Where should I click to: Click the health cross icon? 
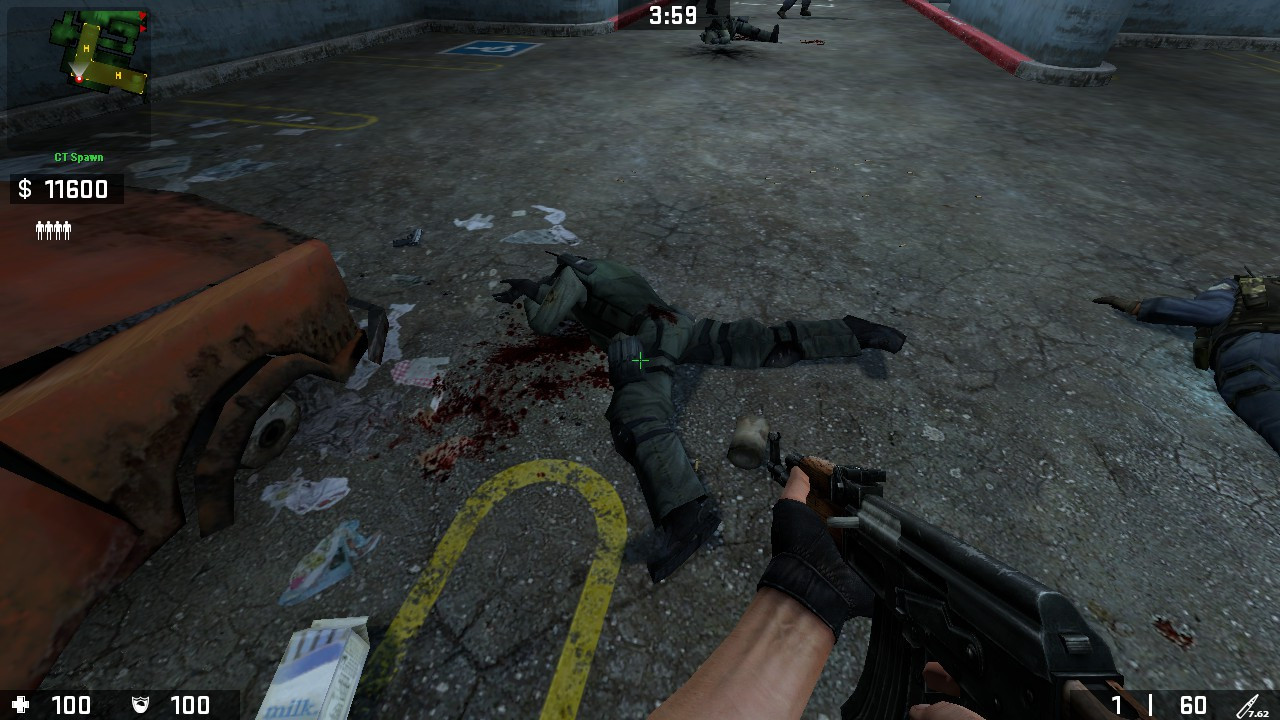coord(20,704)
